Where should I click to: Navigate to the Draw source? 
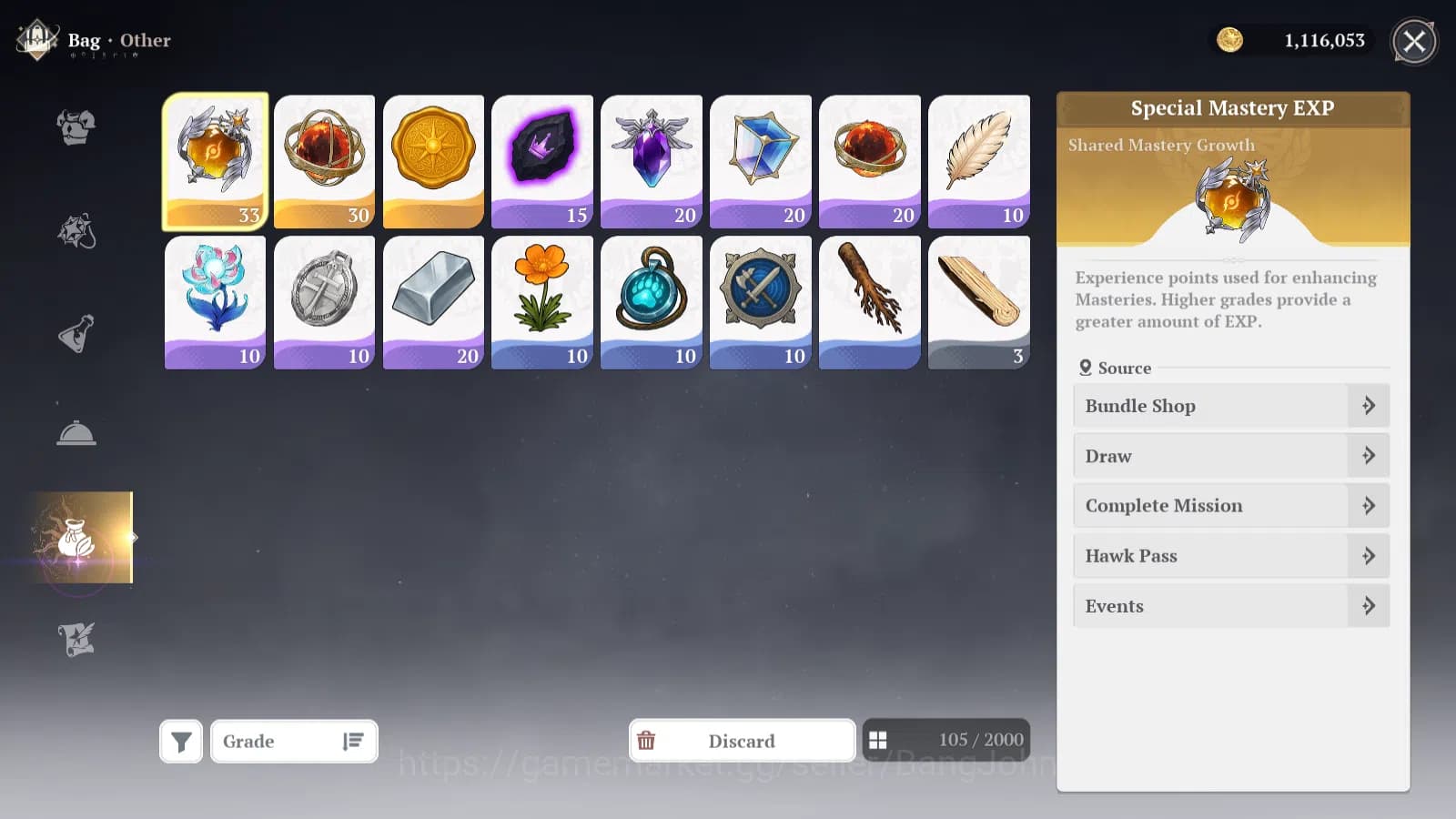point(1230,455)
